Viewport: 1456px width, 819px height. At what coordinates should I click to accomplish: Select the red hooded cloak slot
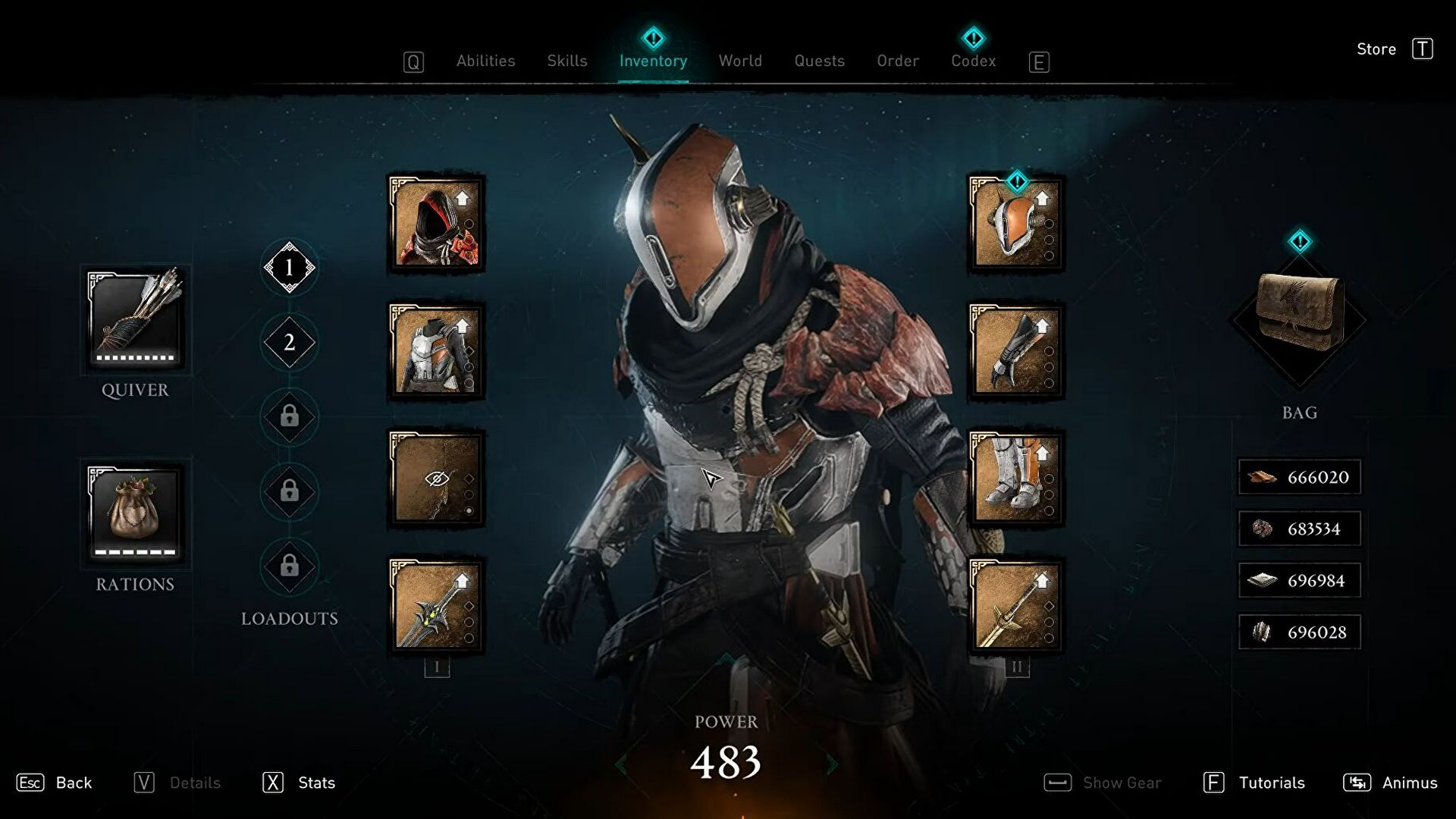click(x=437, y=224)
